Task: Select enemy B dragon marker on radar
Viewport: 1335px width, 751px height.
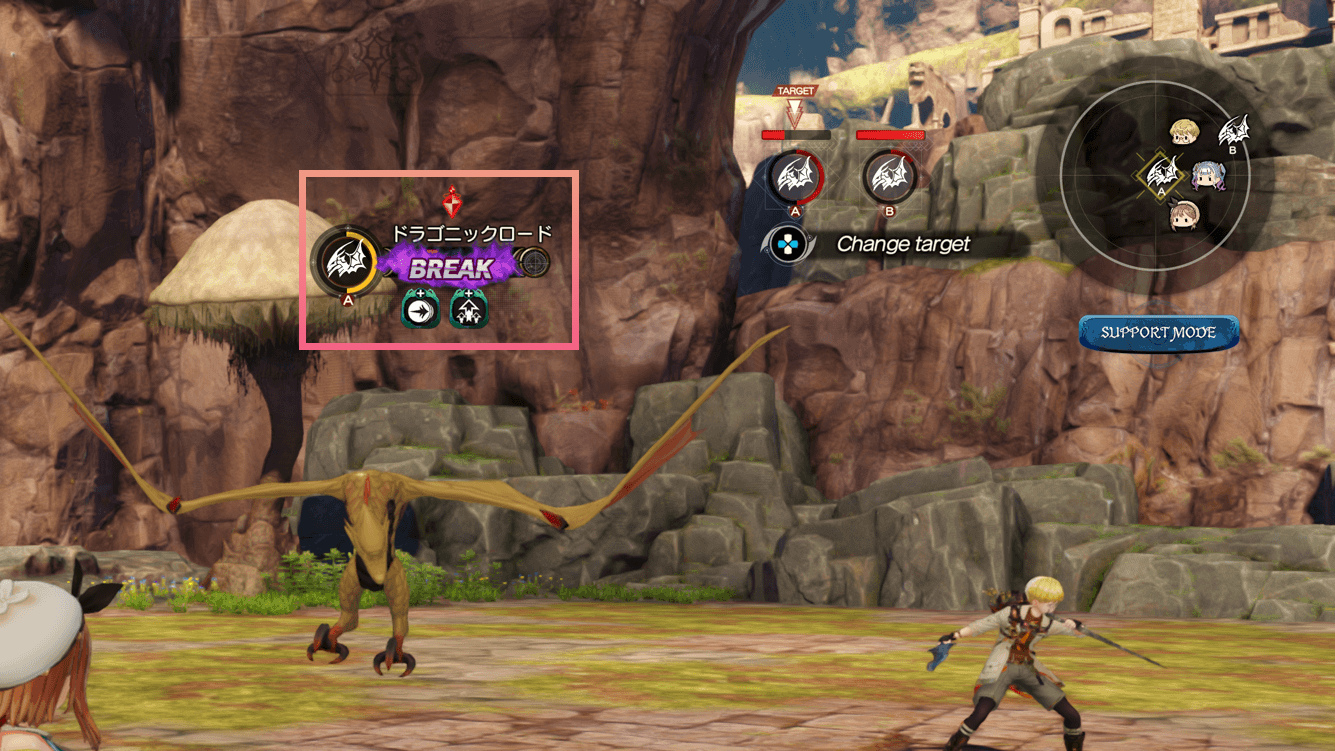Action: click(1234, 130)
